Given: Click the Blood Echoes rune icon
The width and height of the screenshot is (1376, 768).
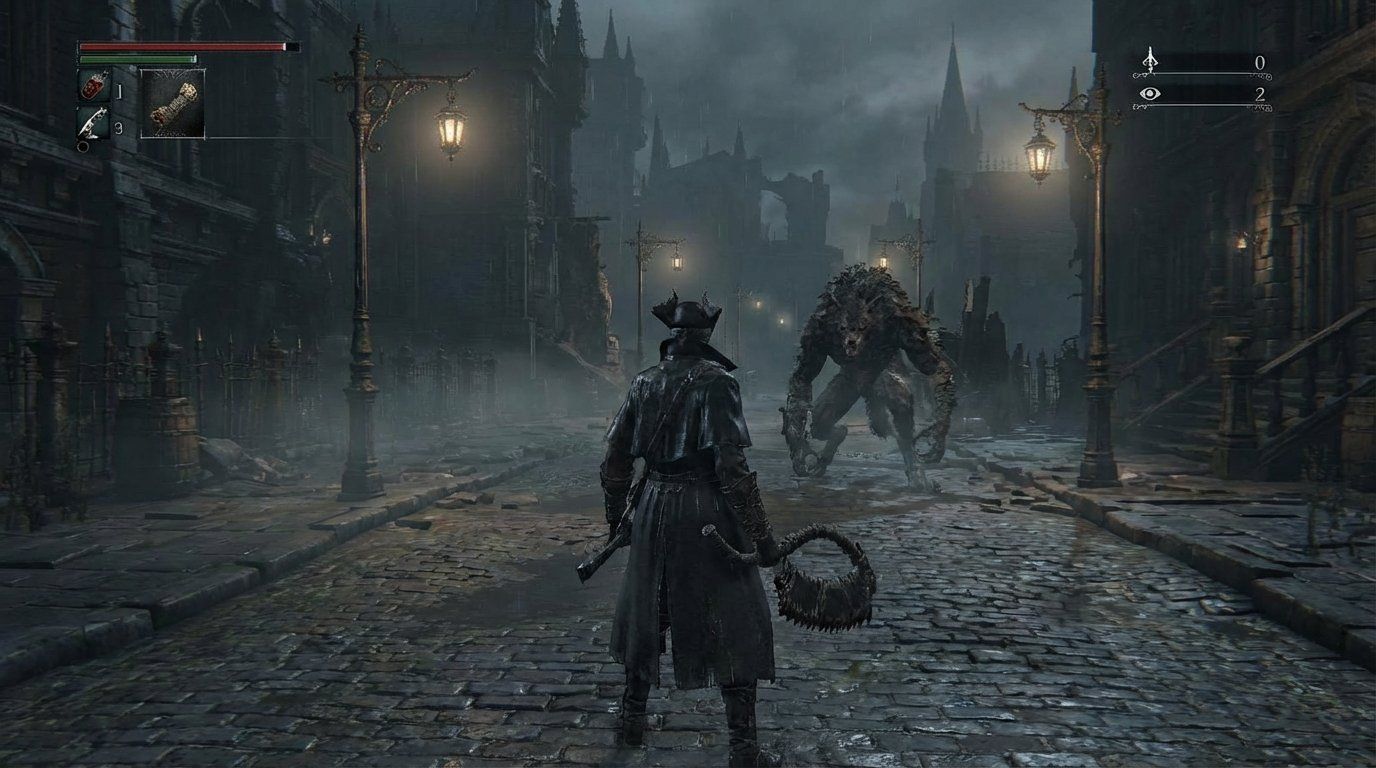Looking at the screenshot, I should (x=1150, y=60).
